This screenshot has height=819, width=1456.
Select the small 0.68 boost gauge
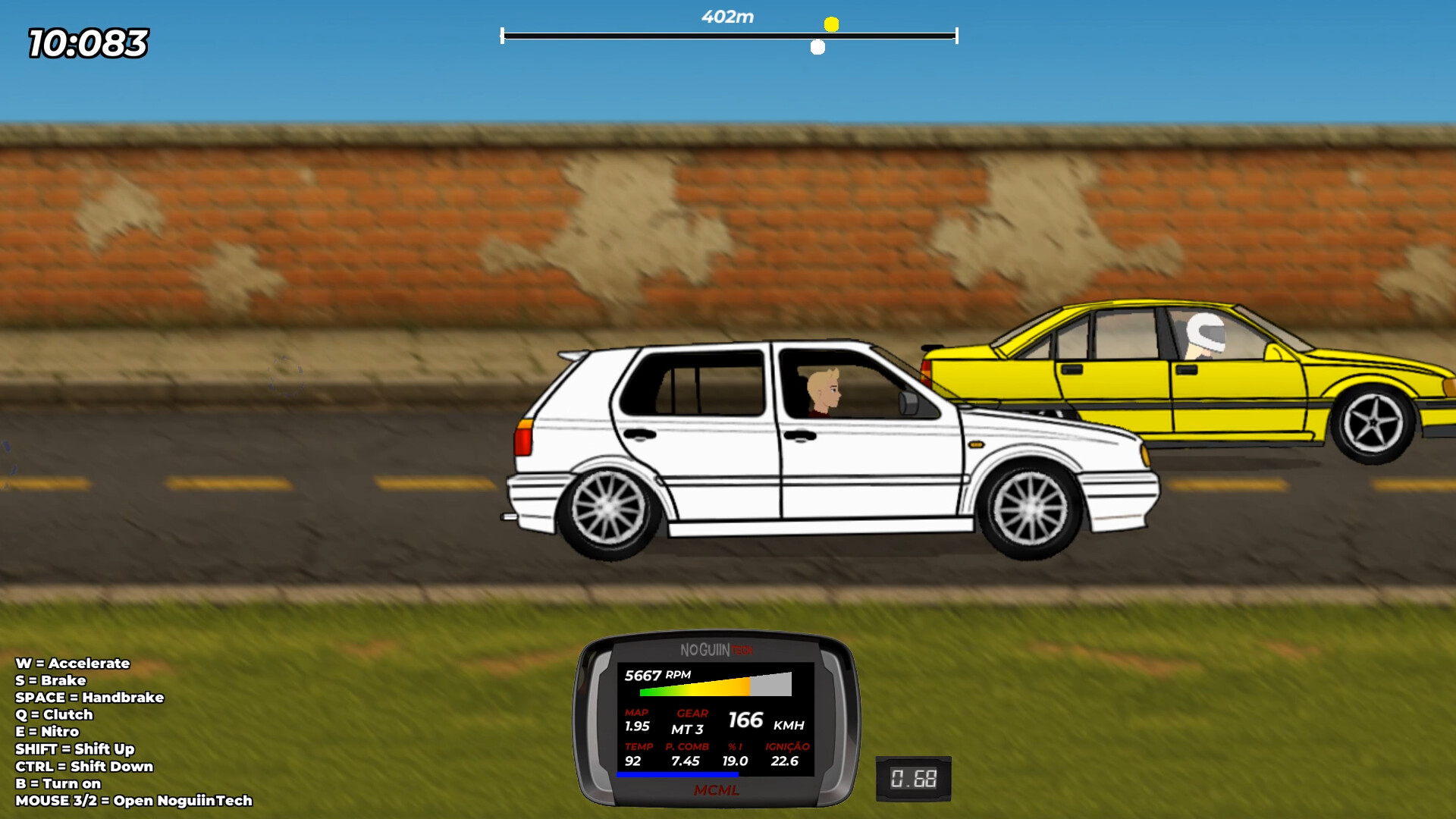pyautogui.click(x=913, y=777)
